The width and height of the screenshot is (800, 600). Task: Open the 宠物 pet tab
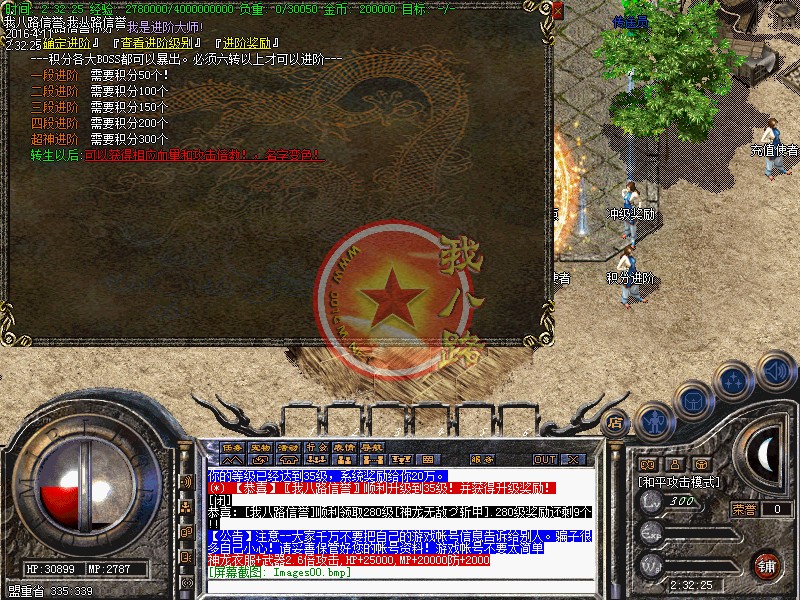(261, 446)
